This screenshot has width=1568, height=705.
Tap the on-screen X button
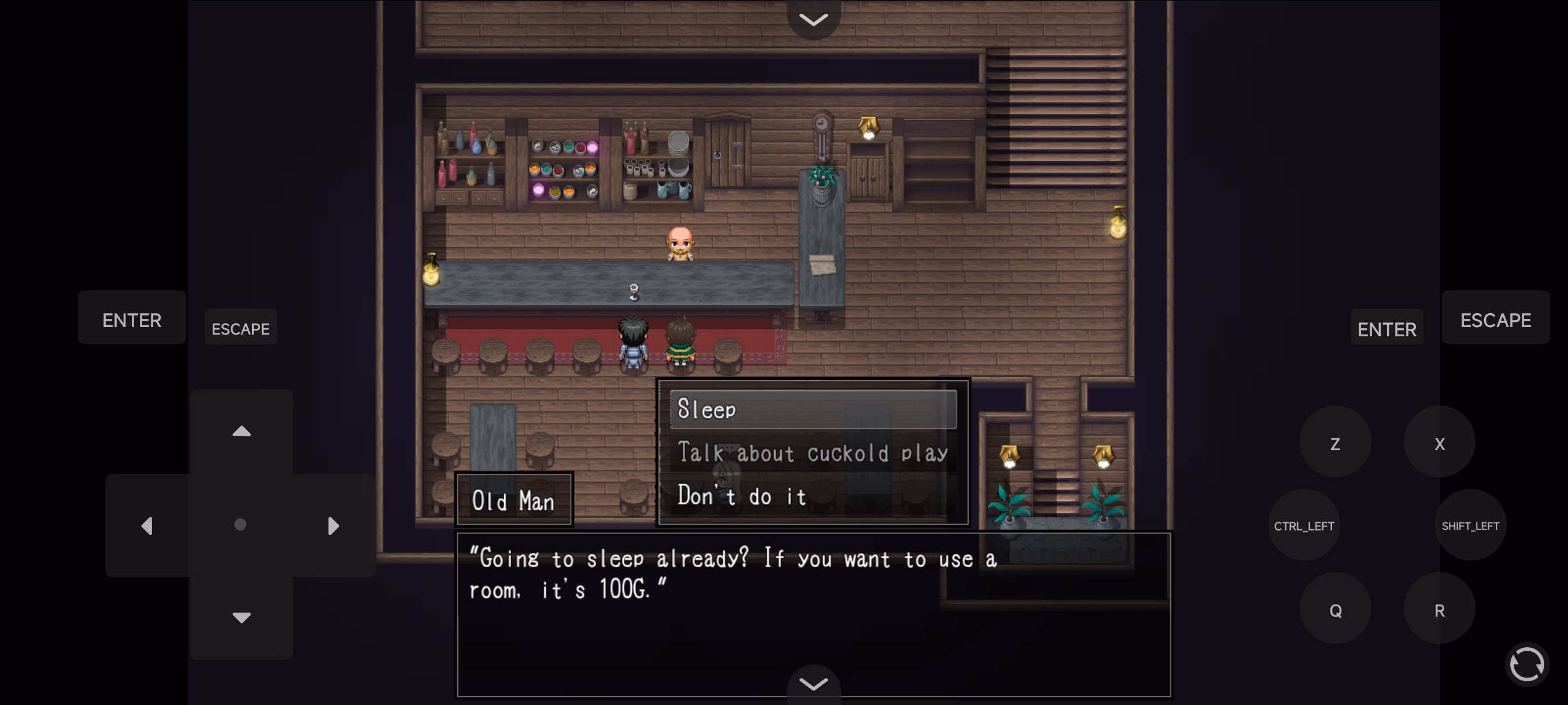point(1439,443)
